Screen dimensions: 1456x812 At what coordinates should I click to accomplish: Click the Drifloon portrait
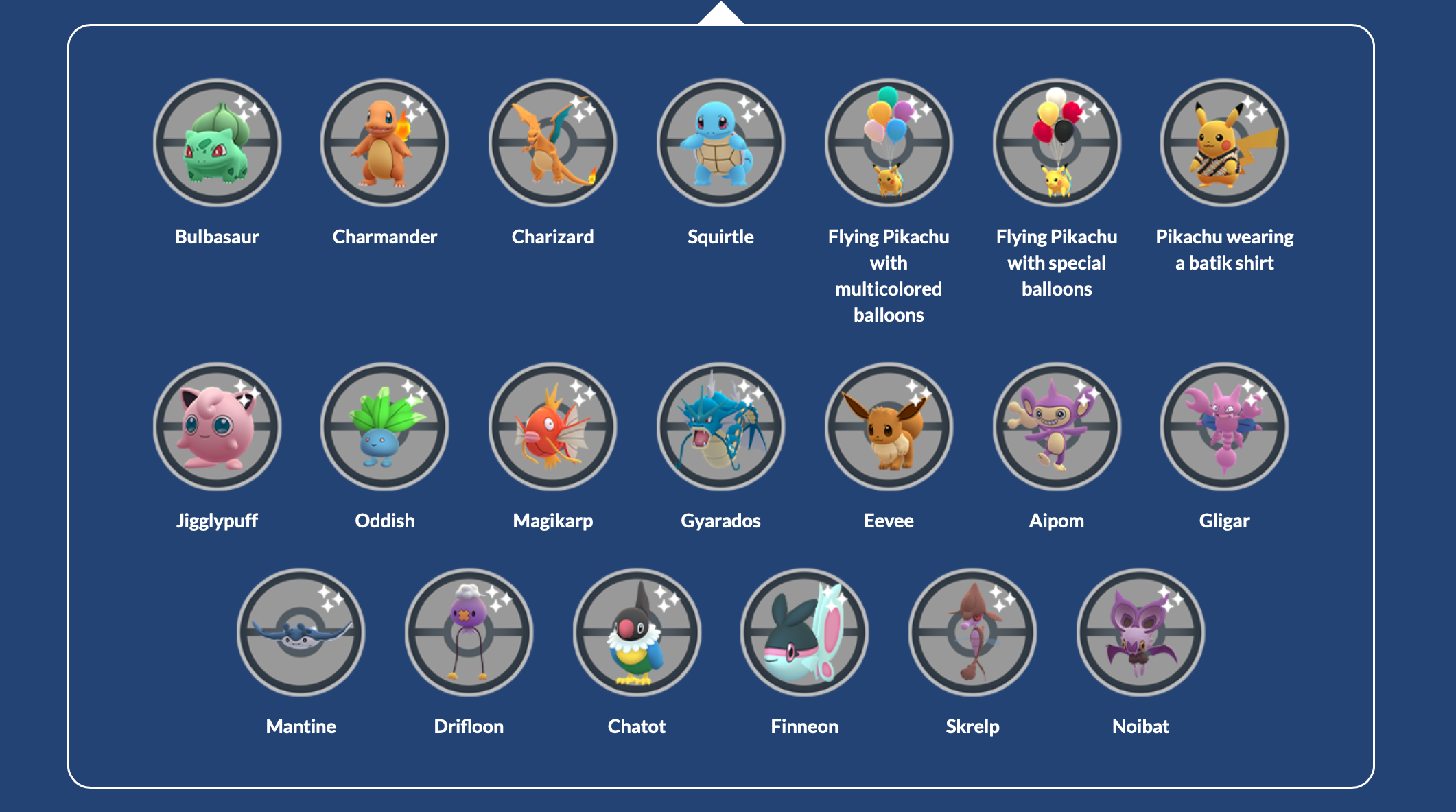[469, 632]
